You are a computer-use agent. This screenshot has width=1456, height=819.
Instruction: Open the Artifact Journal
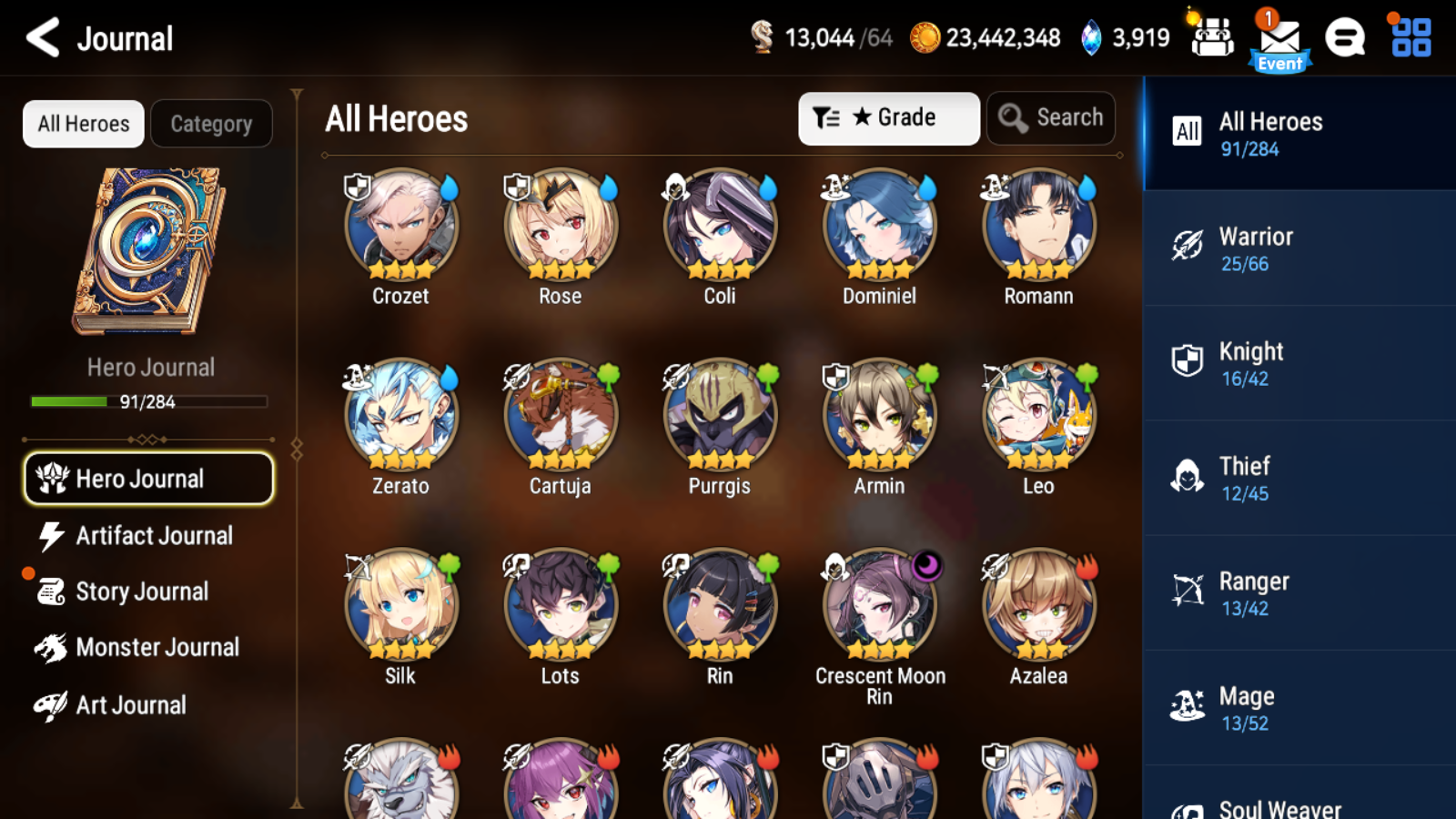coord(148,536)
